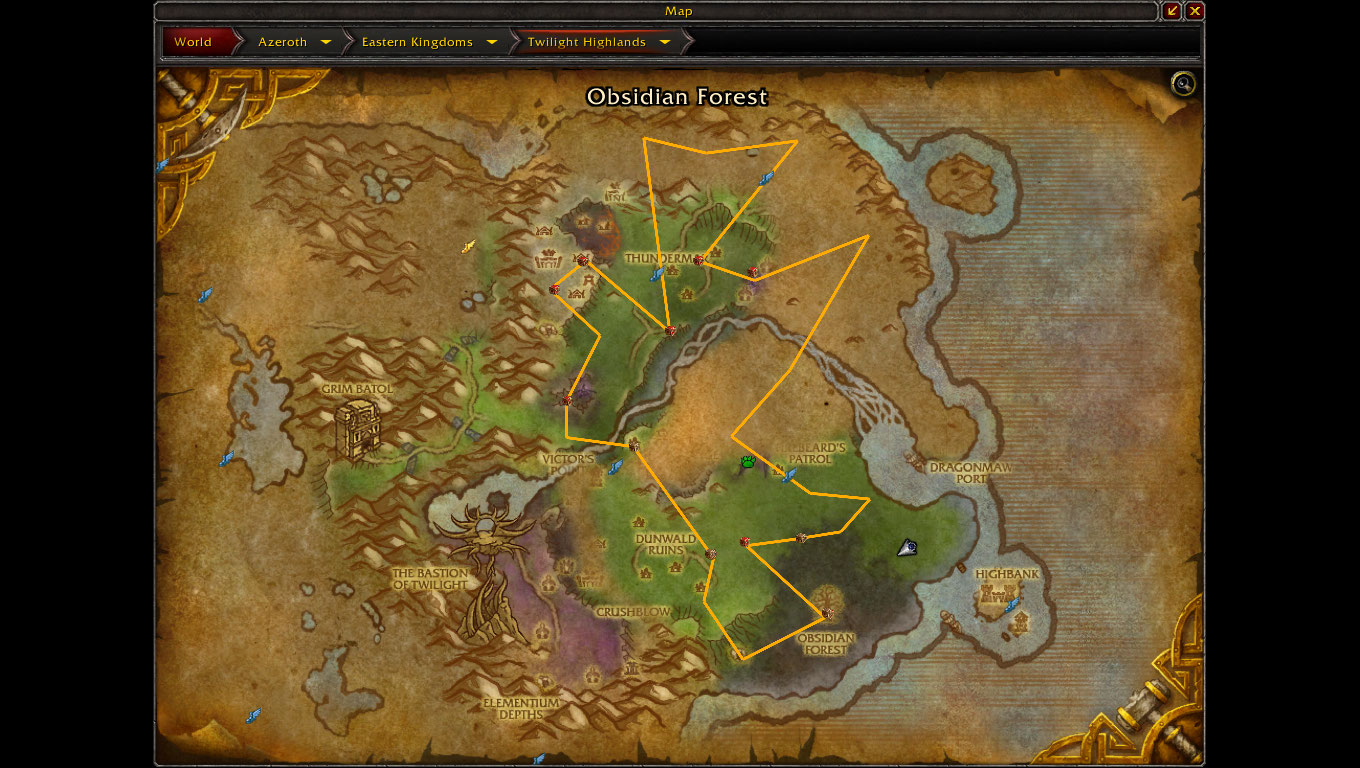The height and width of the screenshot is (768, 1360).
Task: Click the flight point beside Thundermar
Action: [x=658, y=273]
